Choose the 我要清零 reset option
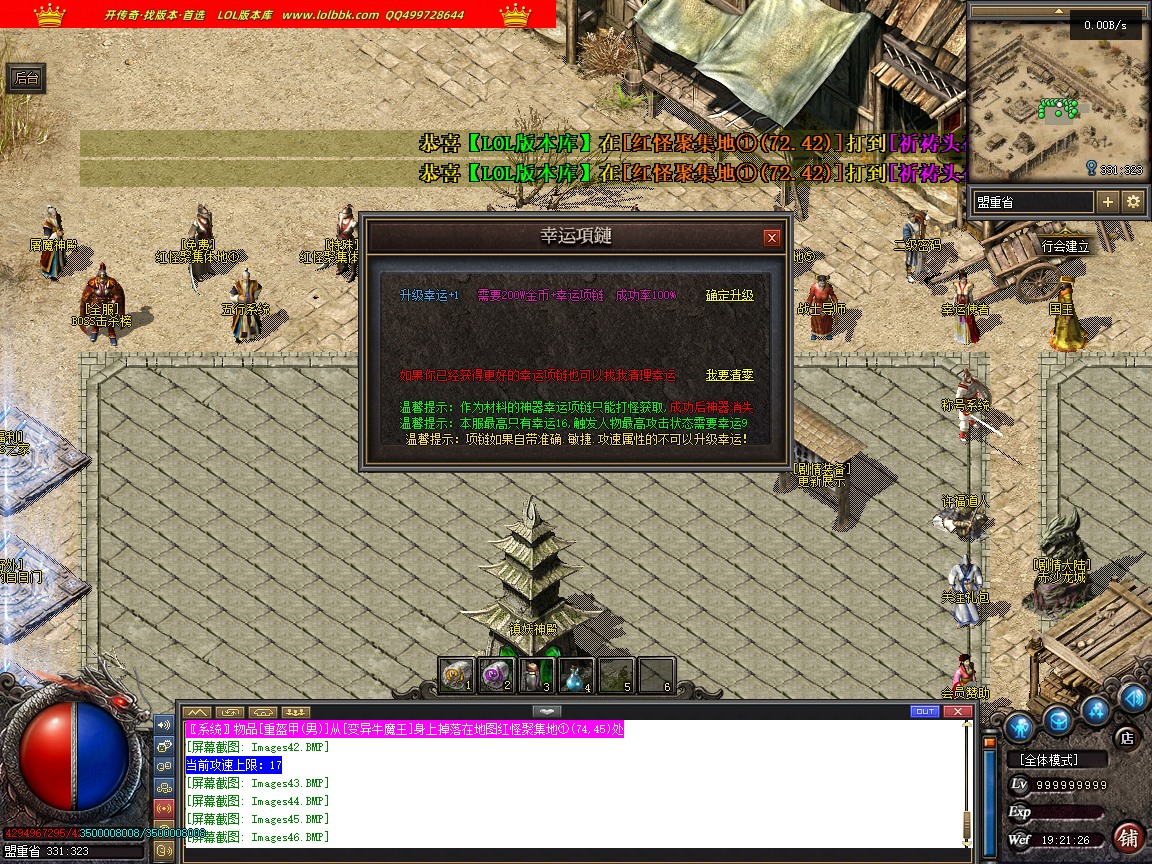 [729, 375]
